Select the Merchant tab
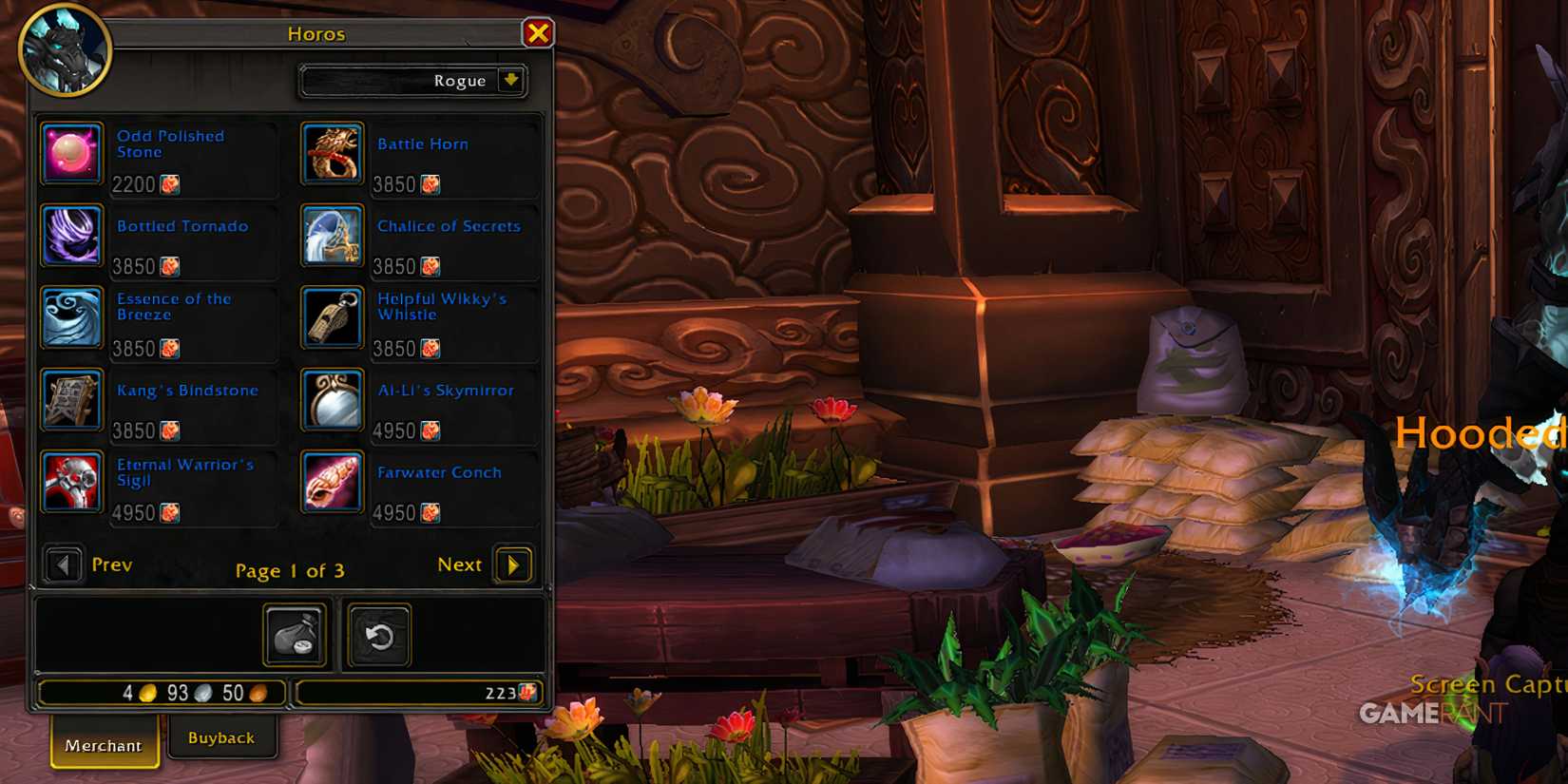This screenshot has height=784, width=1568. click(x=103, y=745)
